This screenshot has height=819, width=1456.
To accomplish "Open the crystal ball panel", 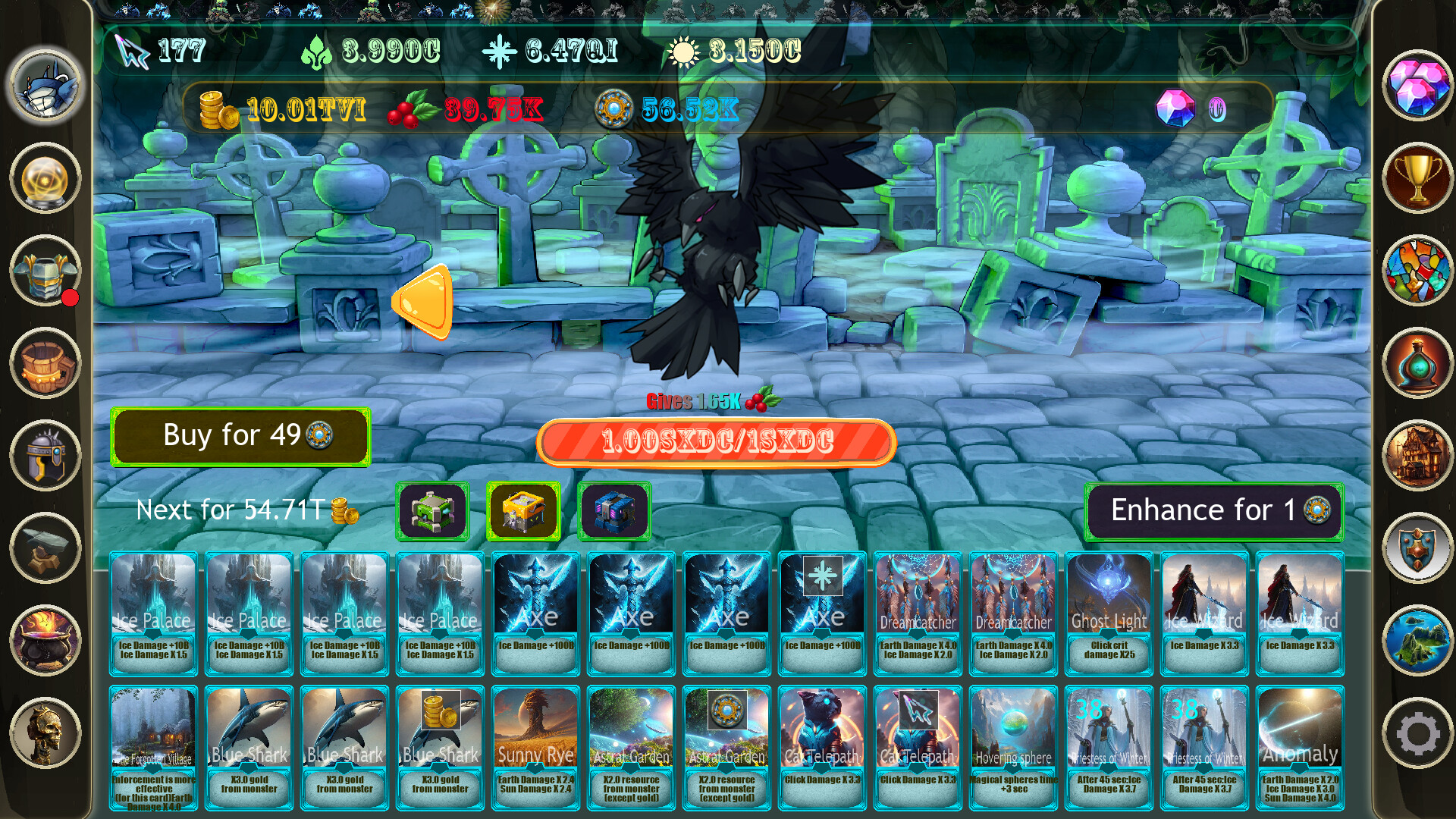I will (43, 177).
